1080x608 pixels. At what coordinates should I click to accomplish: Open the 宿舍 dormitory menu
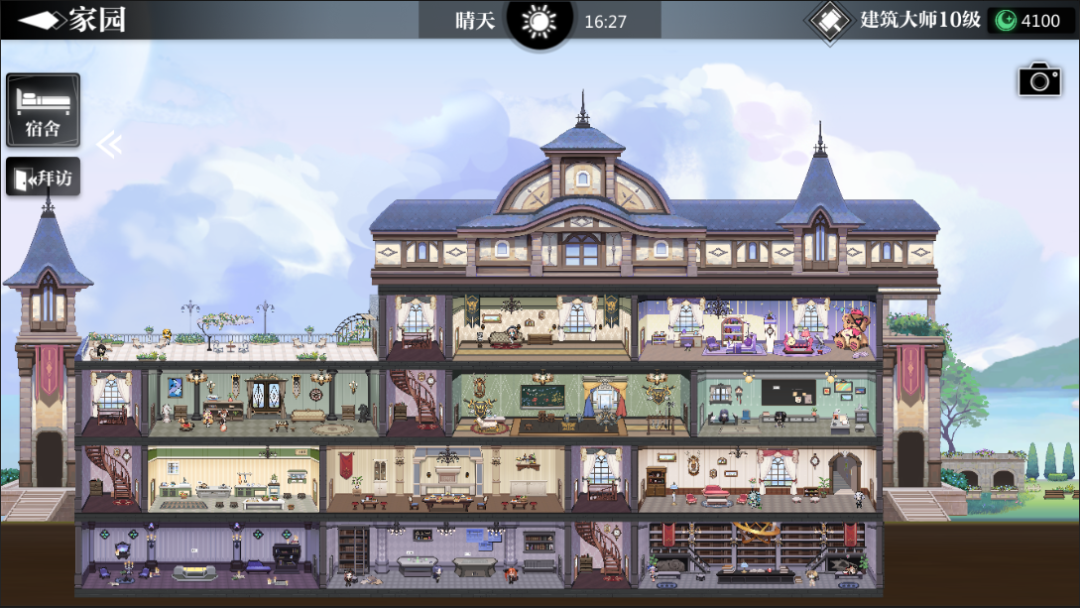coord(43,109)
